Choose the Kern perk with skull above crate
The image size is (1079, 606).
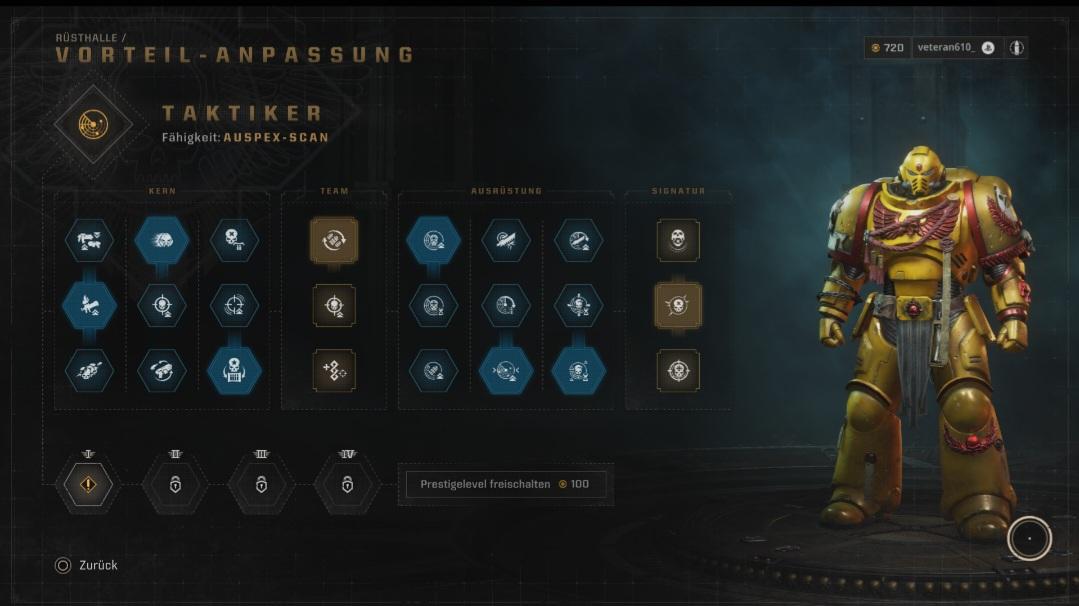[235, 371]
